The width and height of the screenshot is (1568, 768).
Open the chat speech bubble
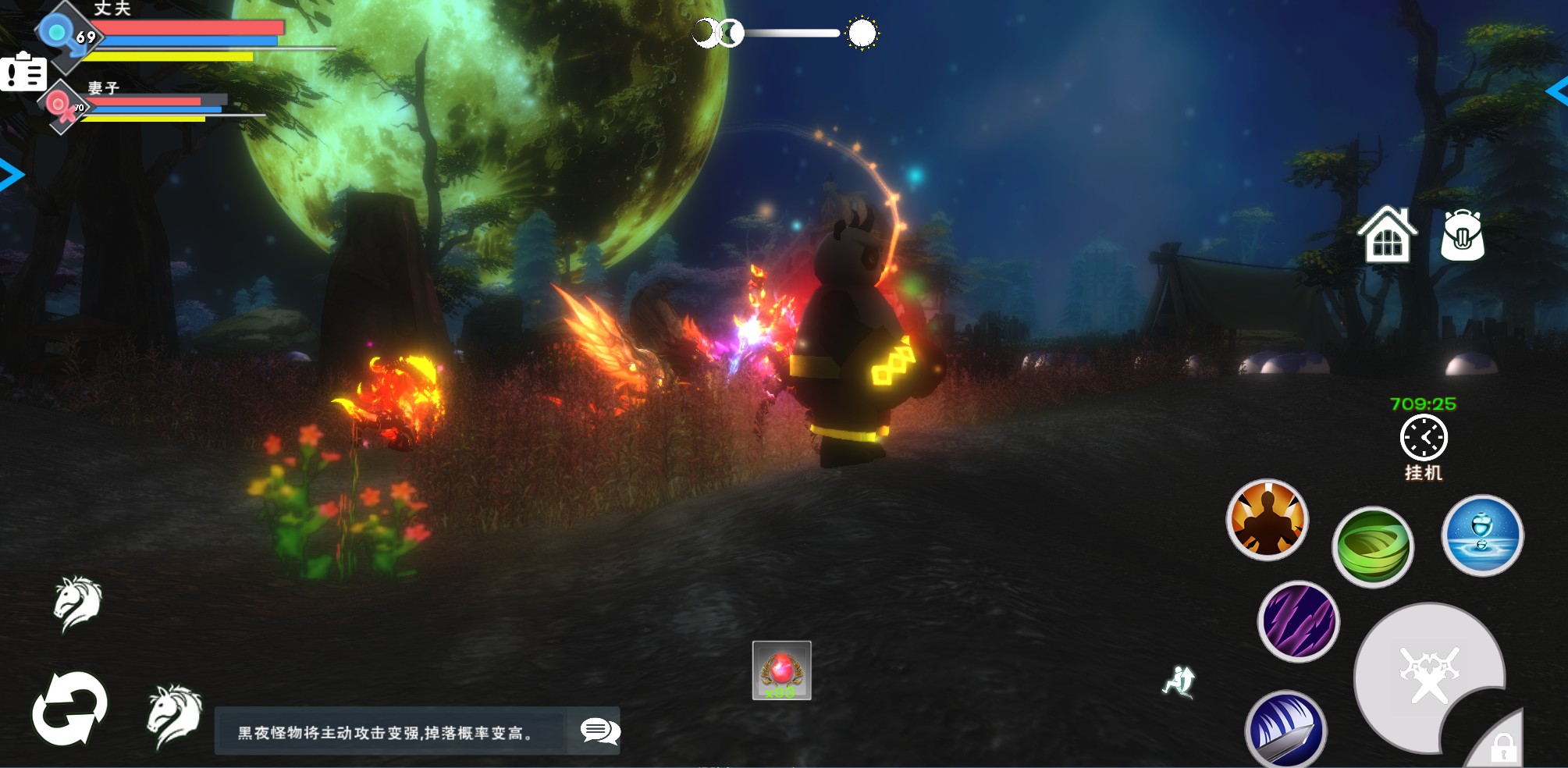pyautogui.click(x=599, y=731)
